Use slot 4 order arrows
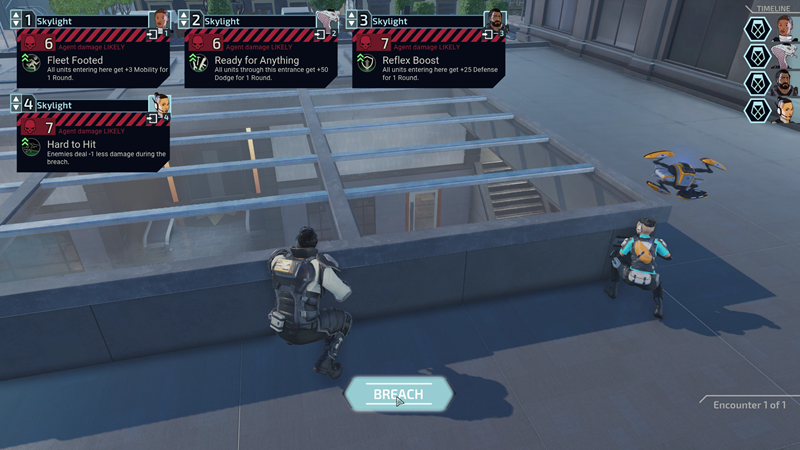Viewport: 800px width, 450px height. [x=16, y=104]
